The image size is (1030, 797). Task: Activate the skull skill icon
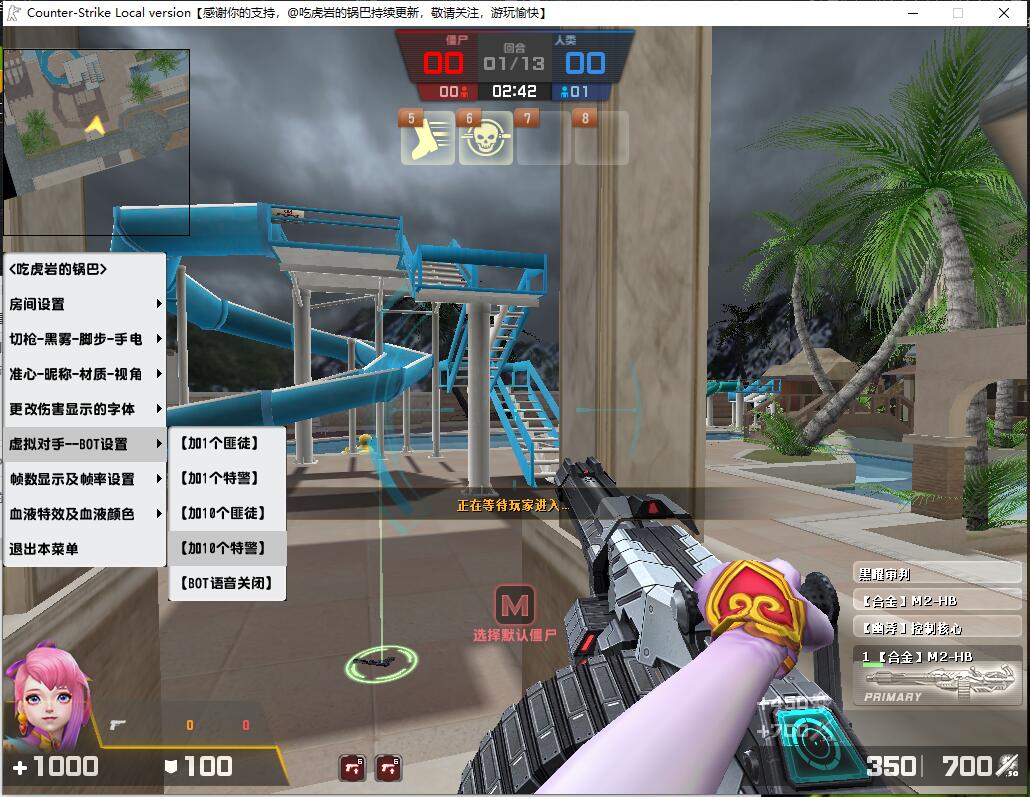pyautogui.click(x=486, y=140)
